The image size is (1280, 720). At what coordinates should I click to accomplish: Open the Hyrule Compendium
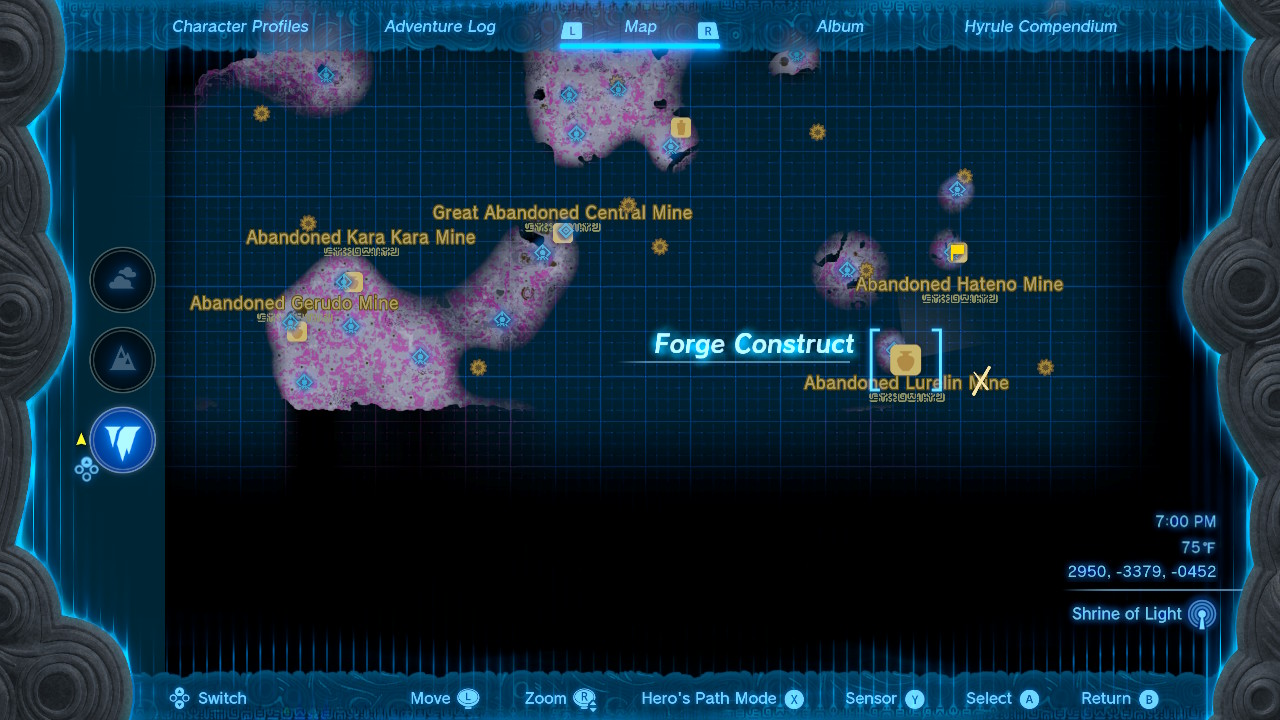(1039, 26)
